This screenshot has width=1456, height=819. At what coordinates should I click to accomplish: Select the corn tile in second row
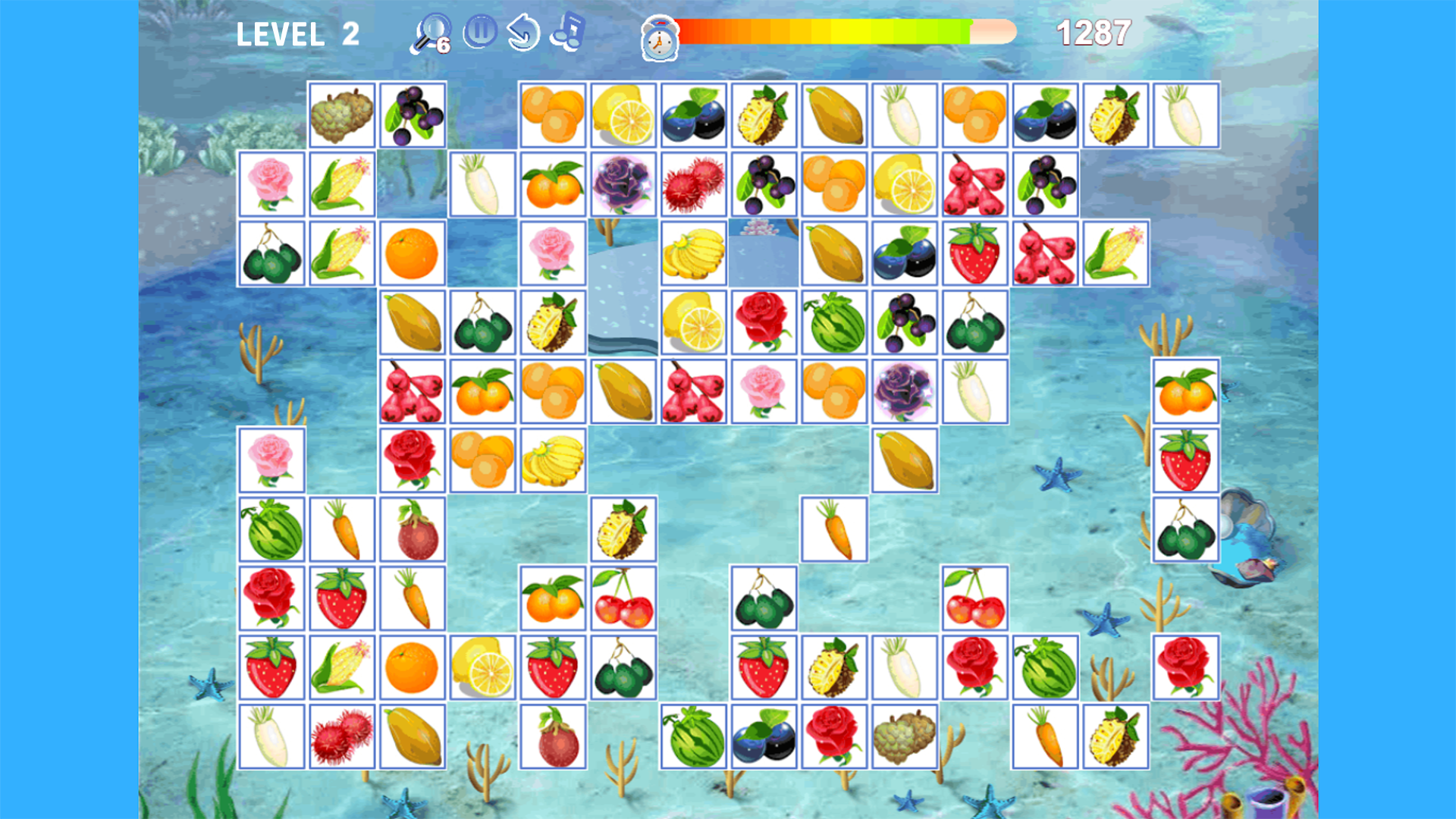pos(341,184)
